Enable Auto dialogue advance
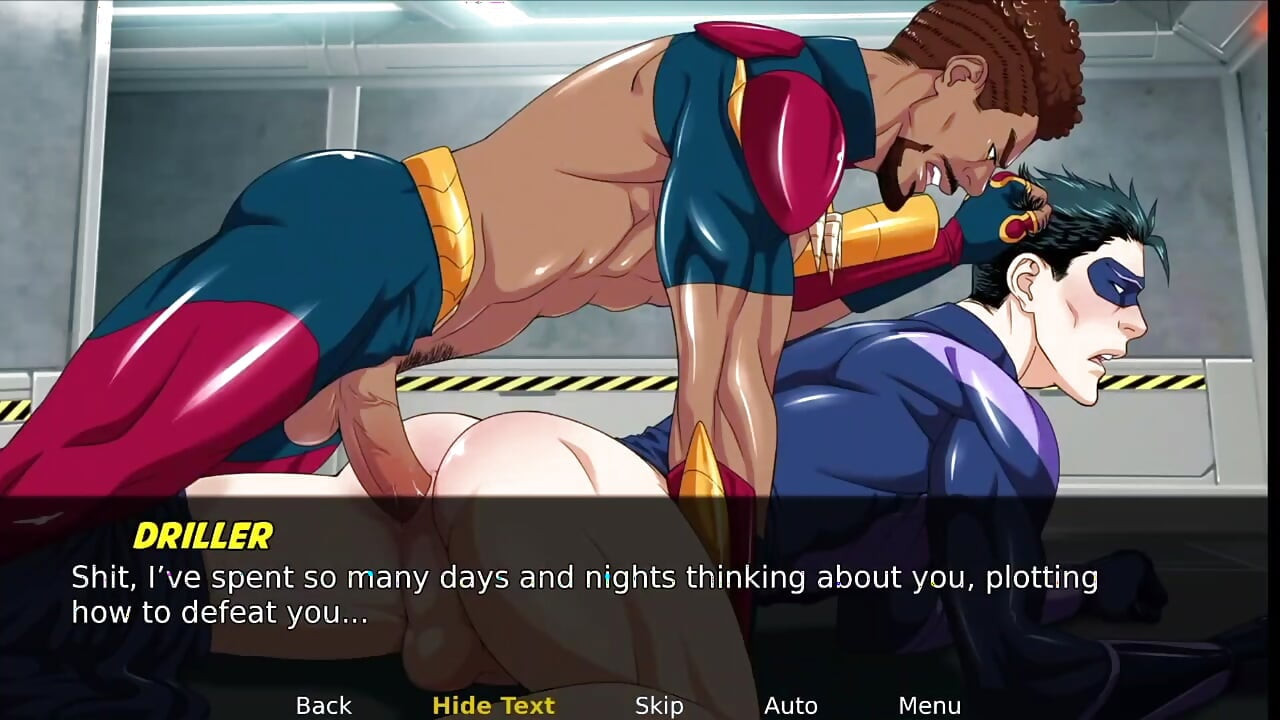Screen dimensions: 1280x720 790,706
